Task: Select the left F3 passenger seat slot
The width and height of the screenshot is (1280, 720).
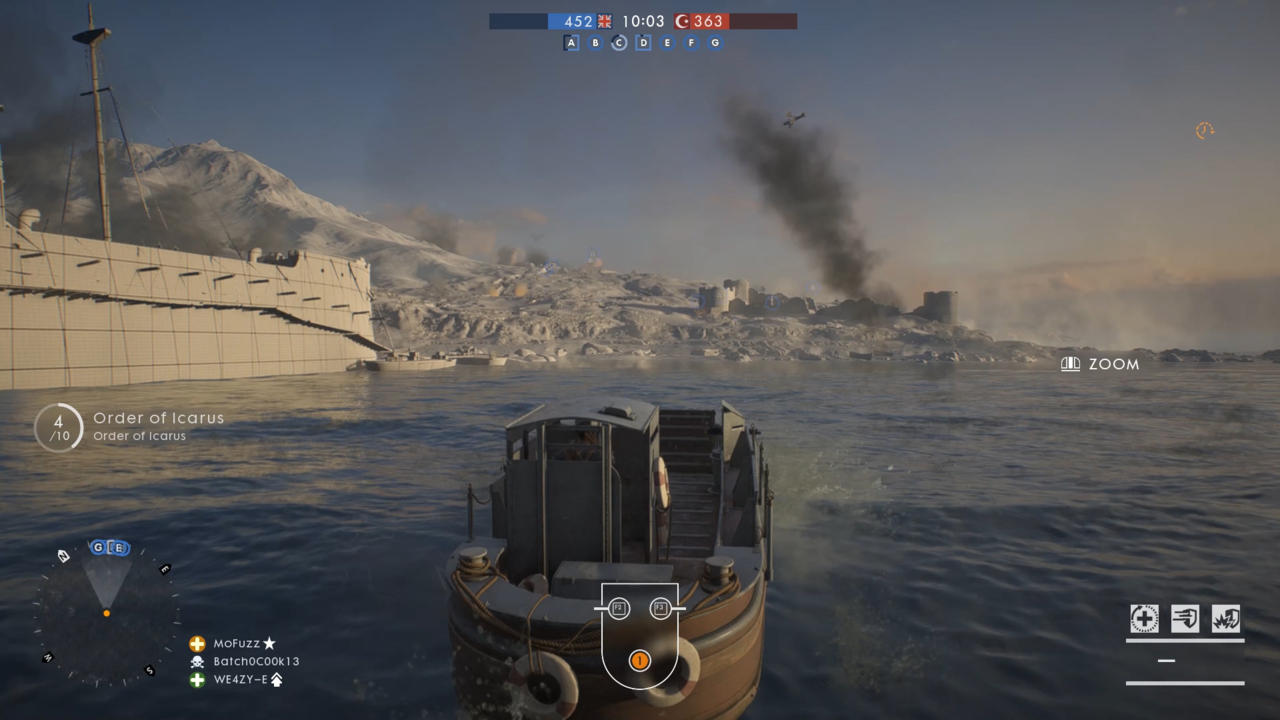Action: click(618, 608)
